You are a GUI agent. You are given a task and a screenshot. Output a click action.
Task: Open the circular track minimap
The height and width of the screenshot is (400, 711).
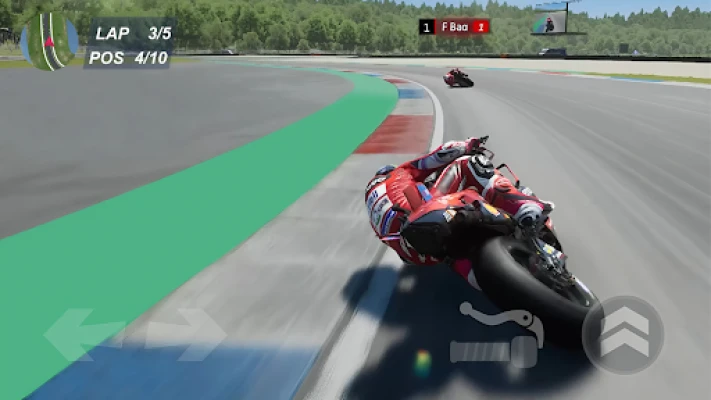click(x=49, y=40)
